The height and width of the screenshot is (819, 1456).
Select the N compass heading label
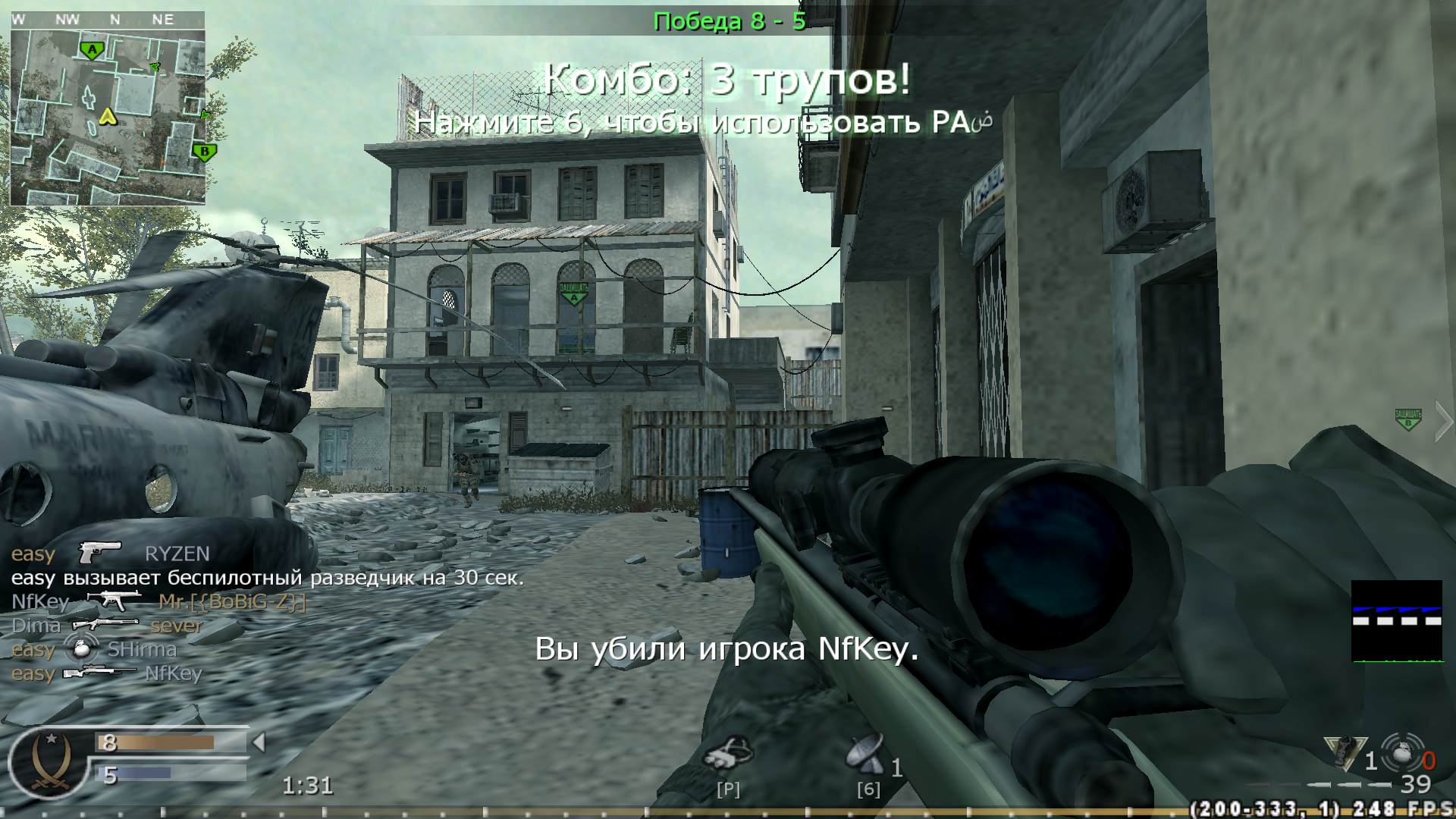pyautogui.click(x=115, y=20)
